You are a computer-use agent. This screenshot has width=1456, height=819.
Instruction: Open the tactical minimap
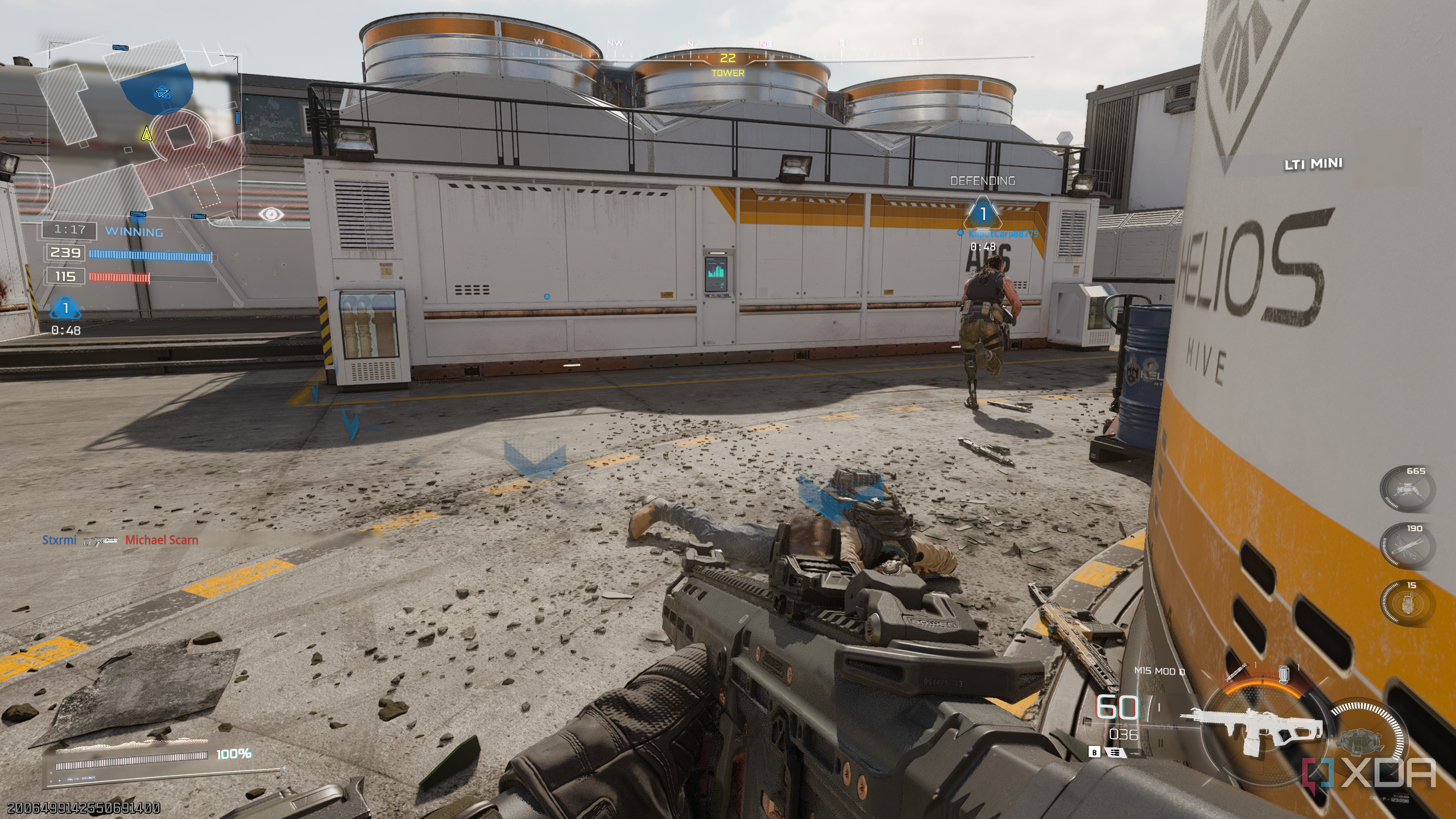tap(142, 131)
